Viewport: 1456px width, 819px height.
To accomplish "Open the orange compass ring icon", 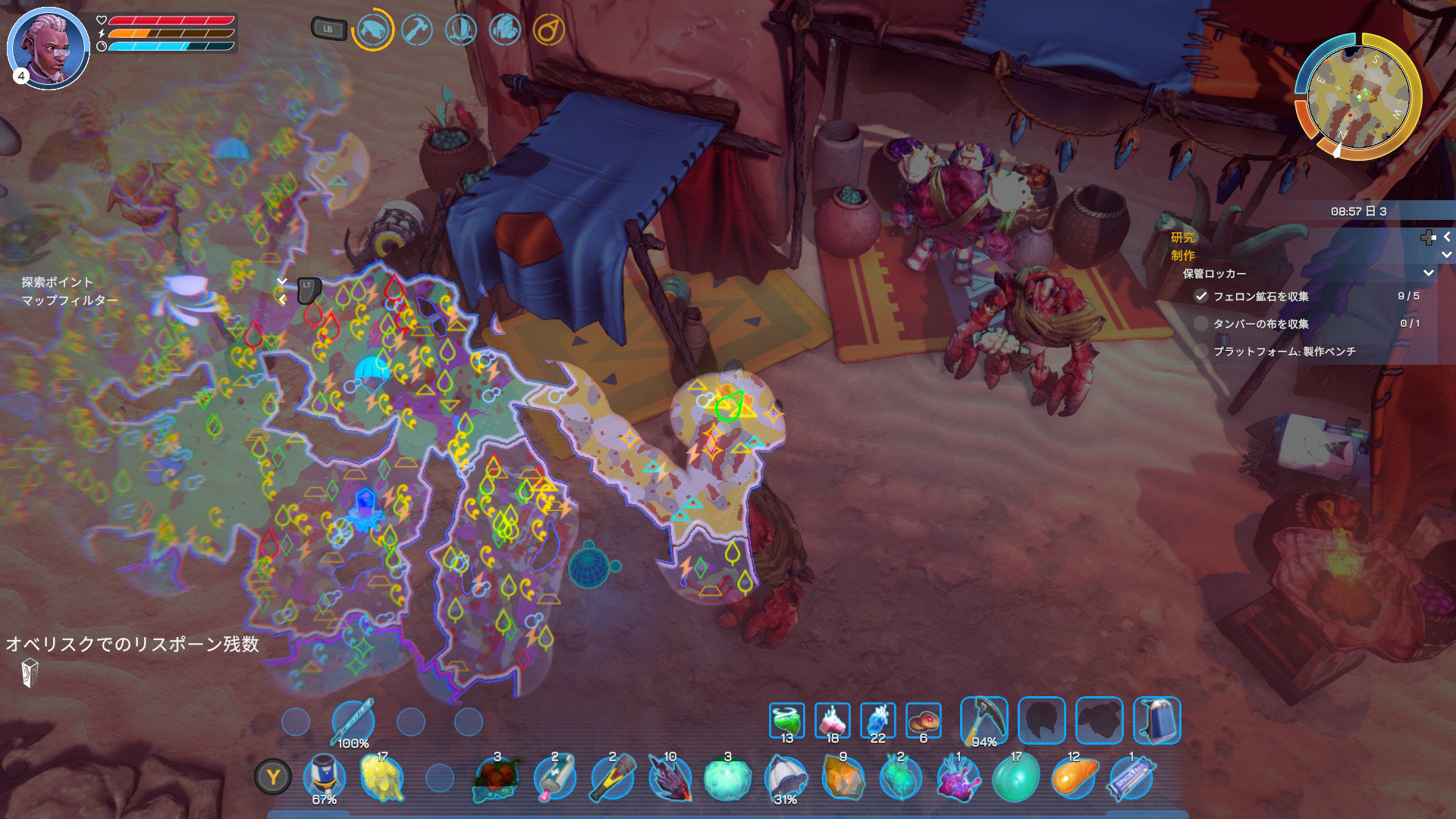I will (548, 30).
